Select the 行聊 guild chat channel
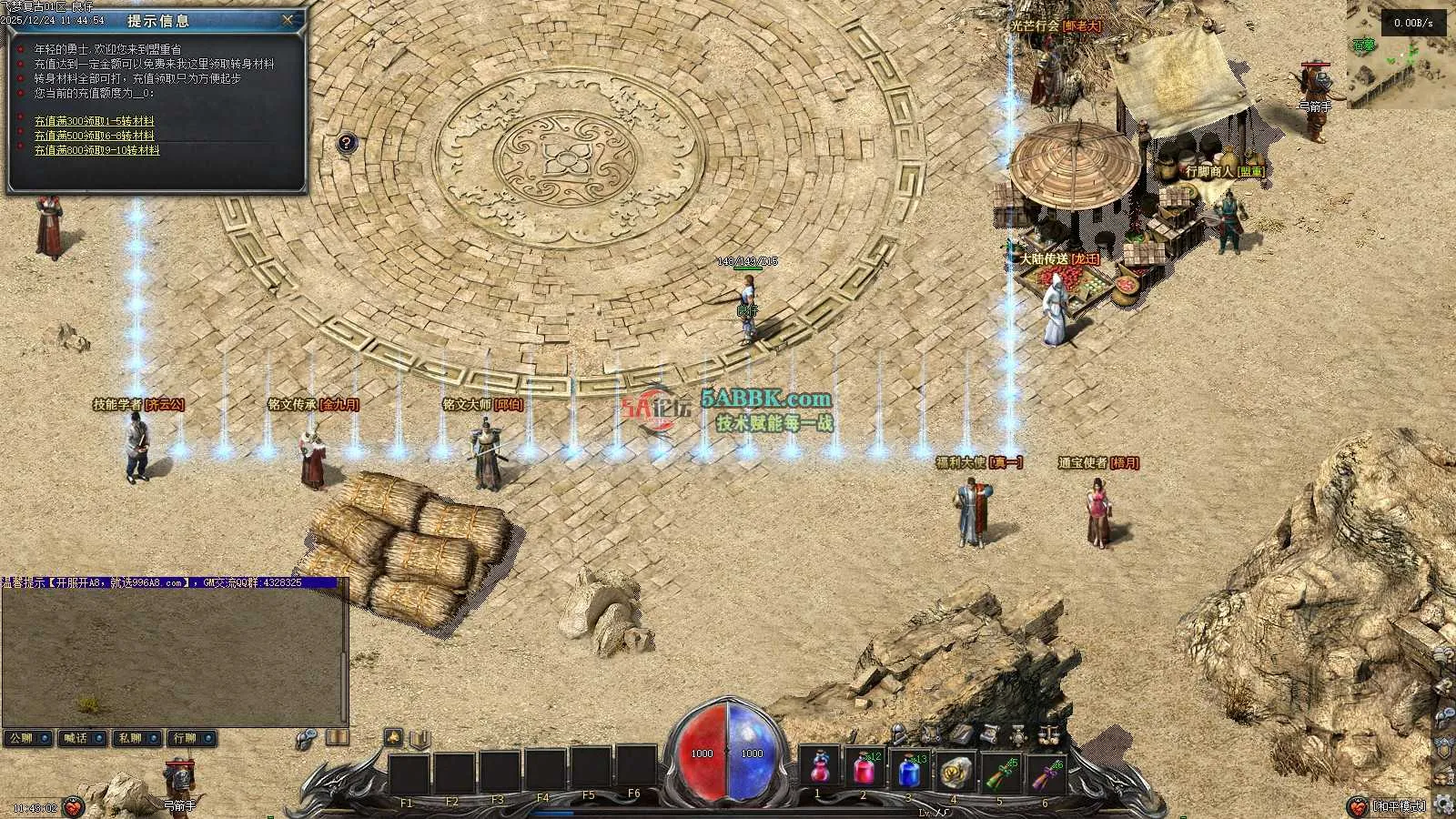This screenshot has height=819, width=1456. point(191,738)
